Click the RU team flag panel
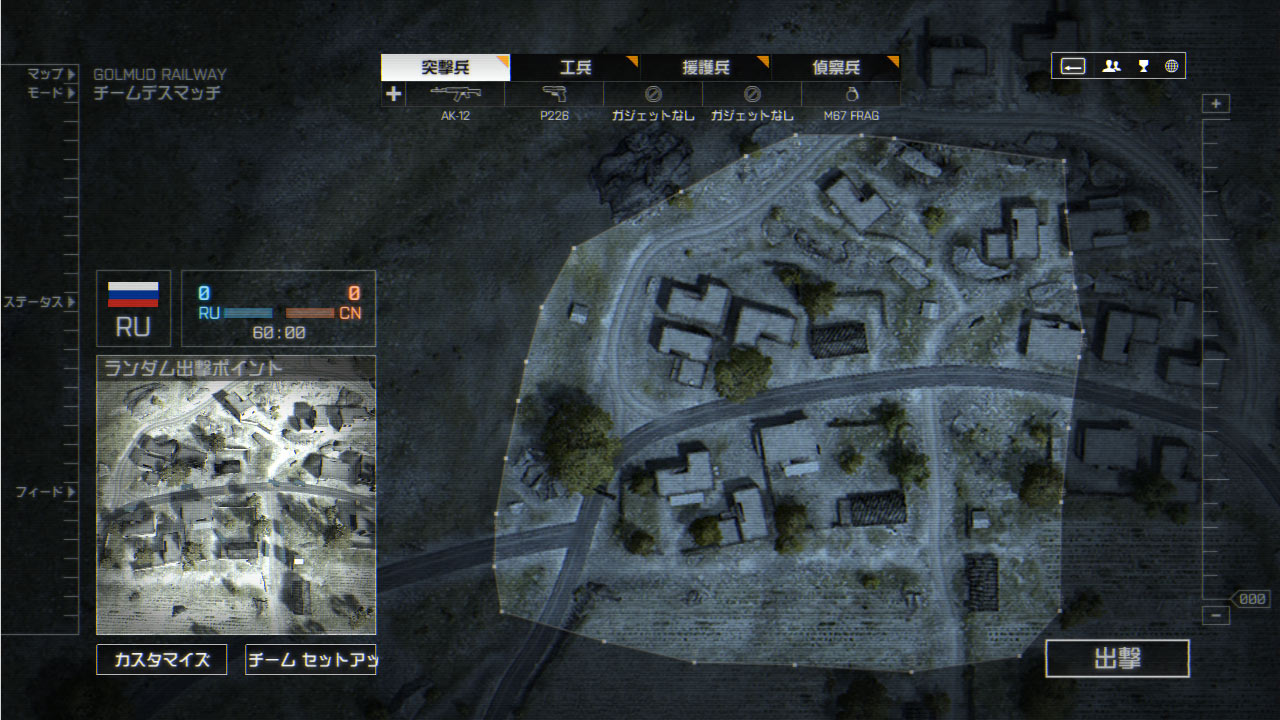Screen dimensions: 1280x720 click(x=133, y=309)
